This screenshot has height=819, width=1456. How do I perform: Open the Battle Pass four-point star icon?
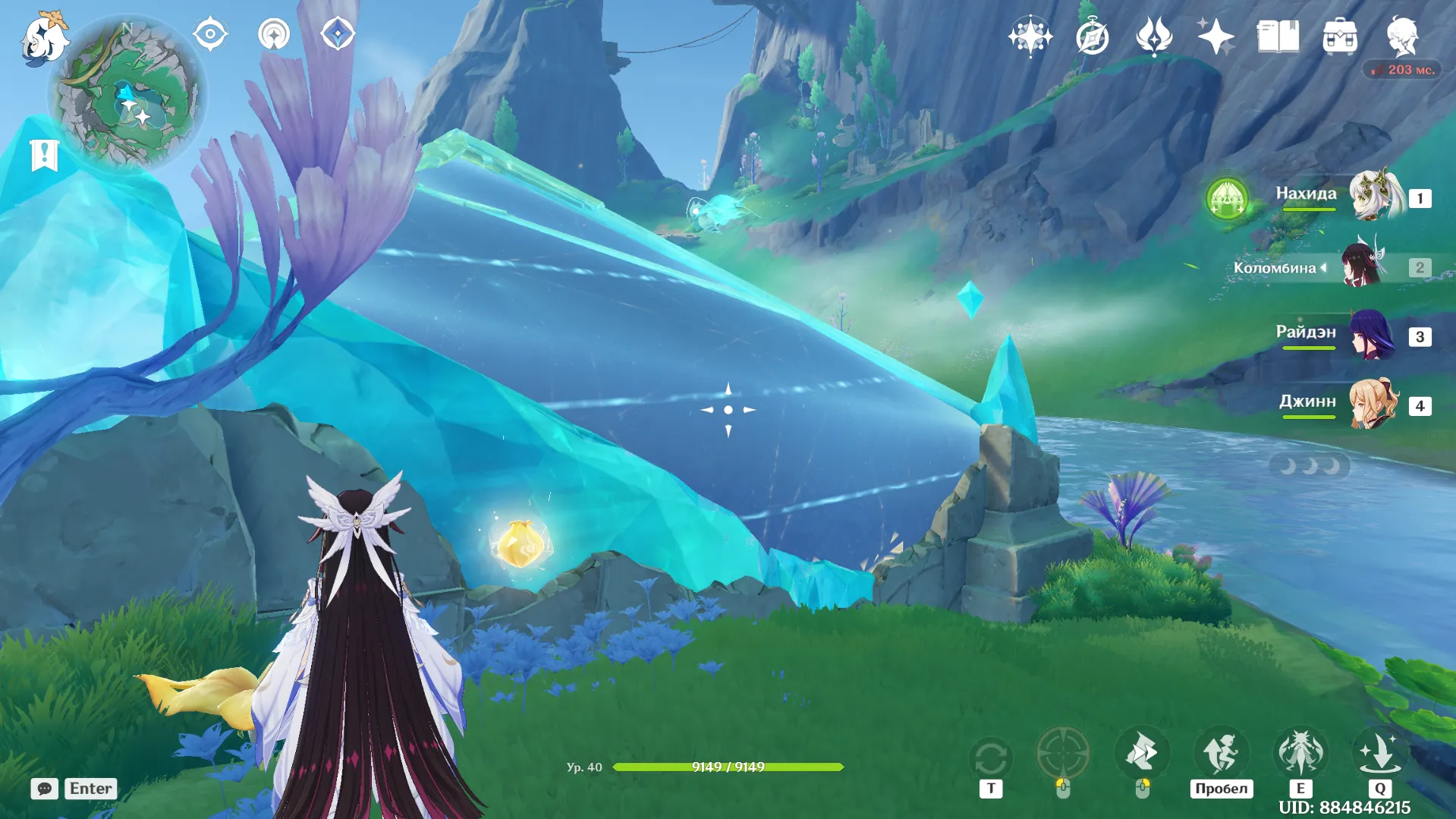(x=1030, y=36)
